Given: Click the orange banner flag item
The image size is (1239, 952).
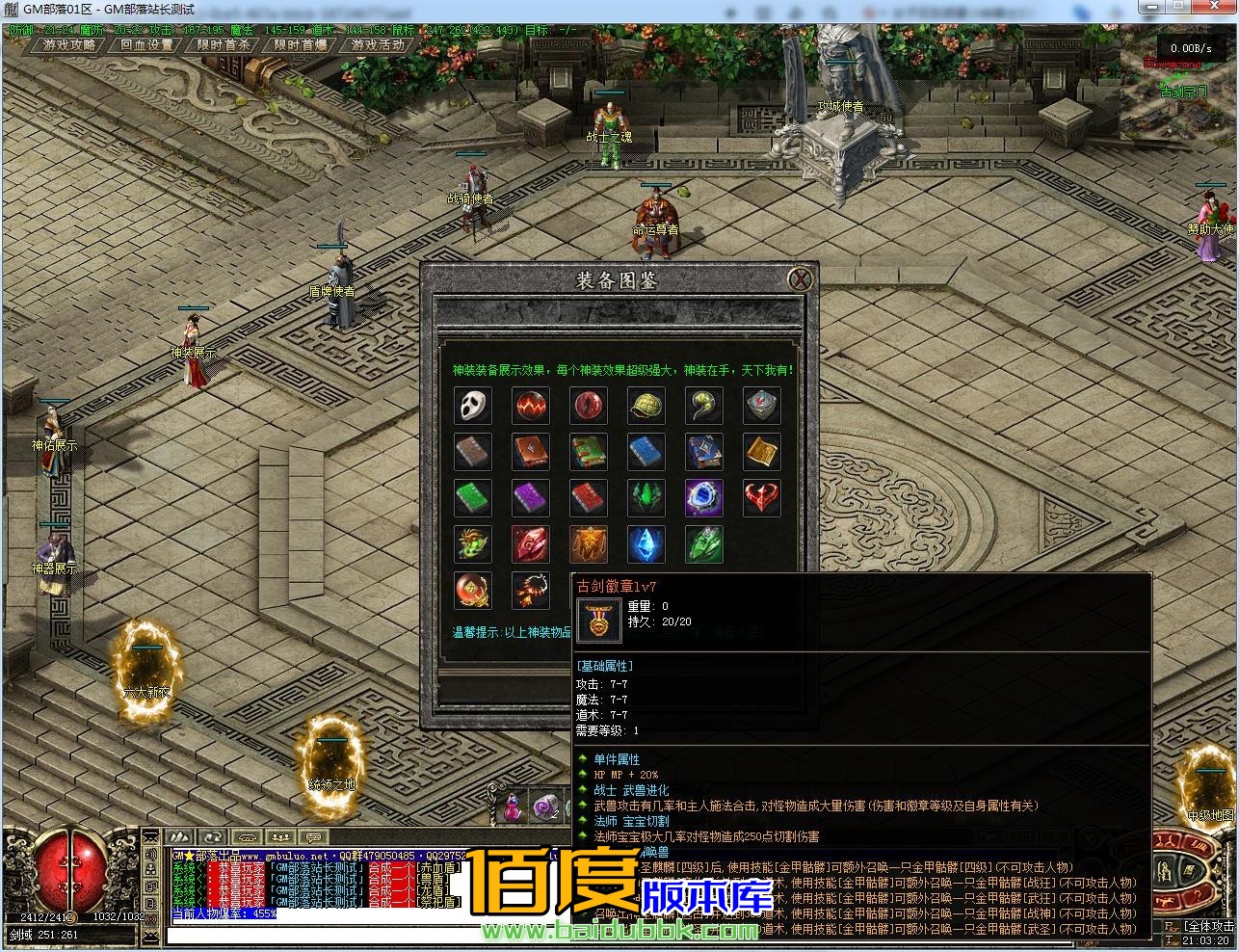Looking at the screenshot, I should [588, 544].
